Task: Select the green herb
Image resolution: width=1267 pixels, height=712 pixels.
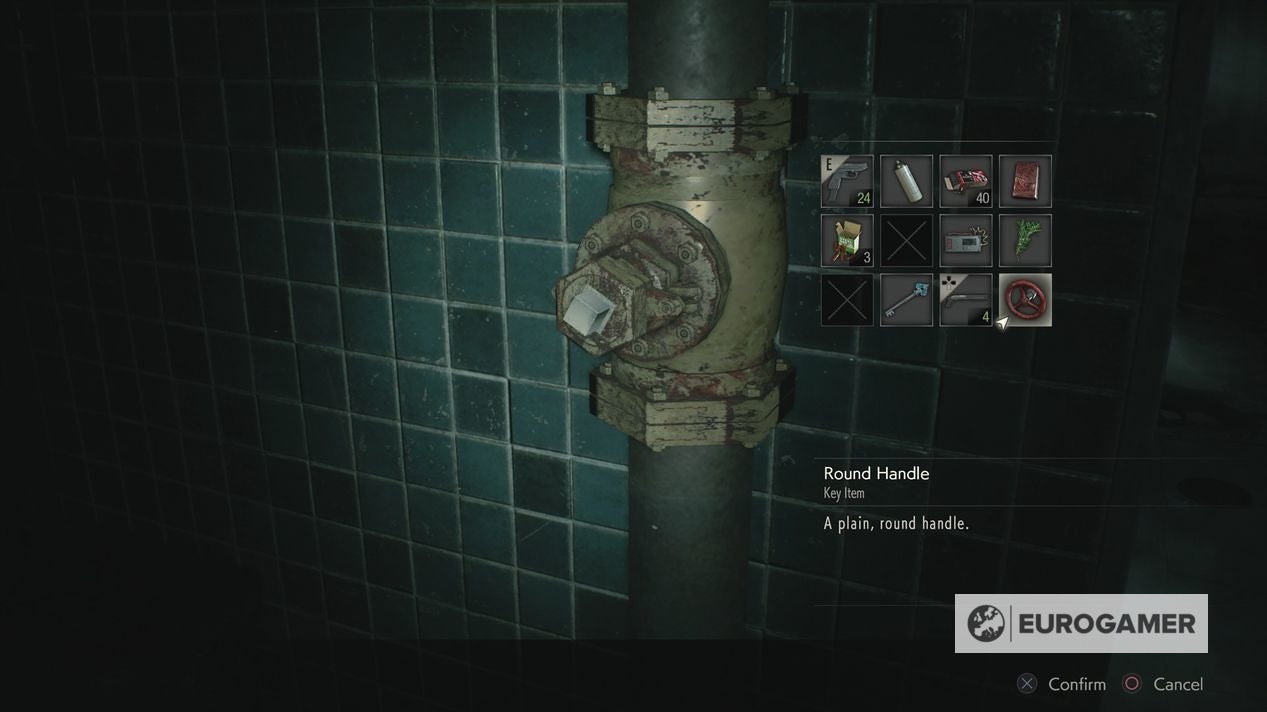Action: point(1025,241)
